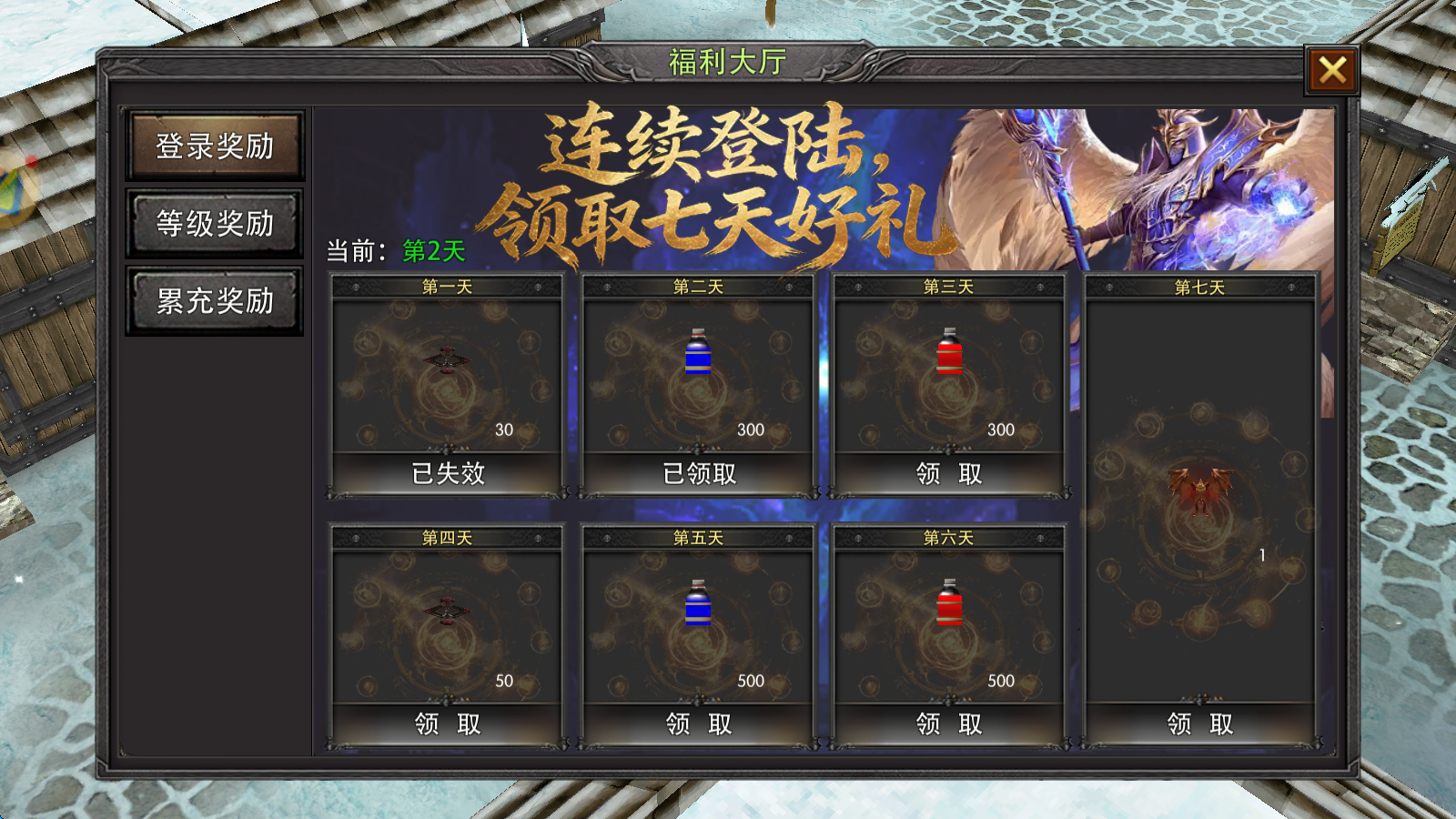Claim the 领取 reward on 第四天 card
The width and height of the screenshot is (1456, 819).
click(445, 724)
